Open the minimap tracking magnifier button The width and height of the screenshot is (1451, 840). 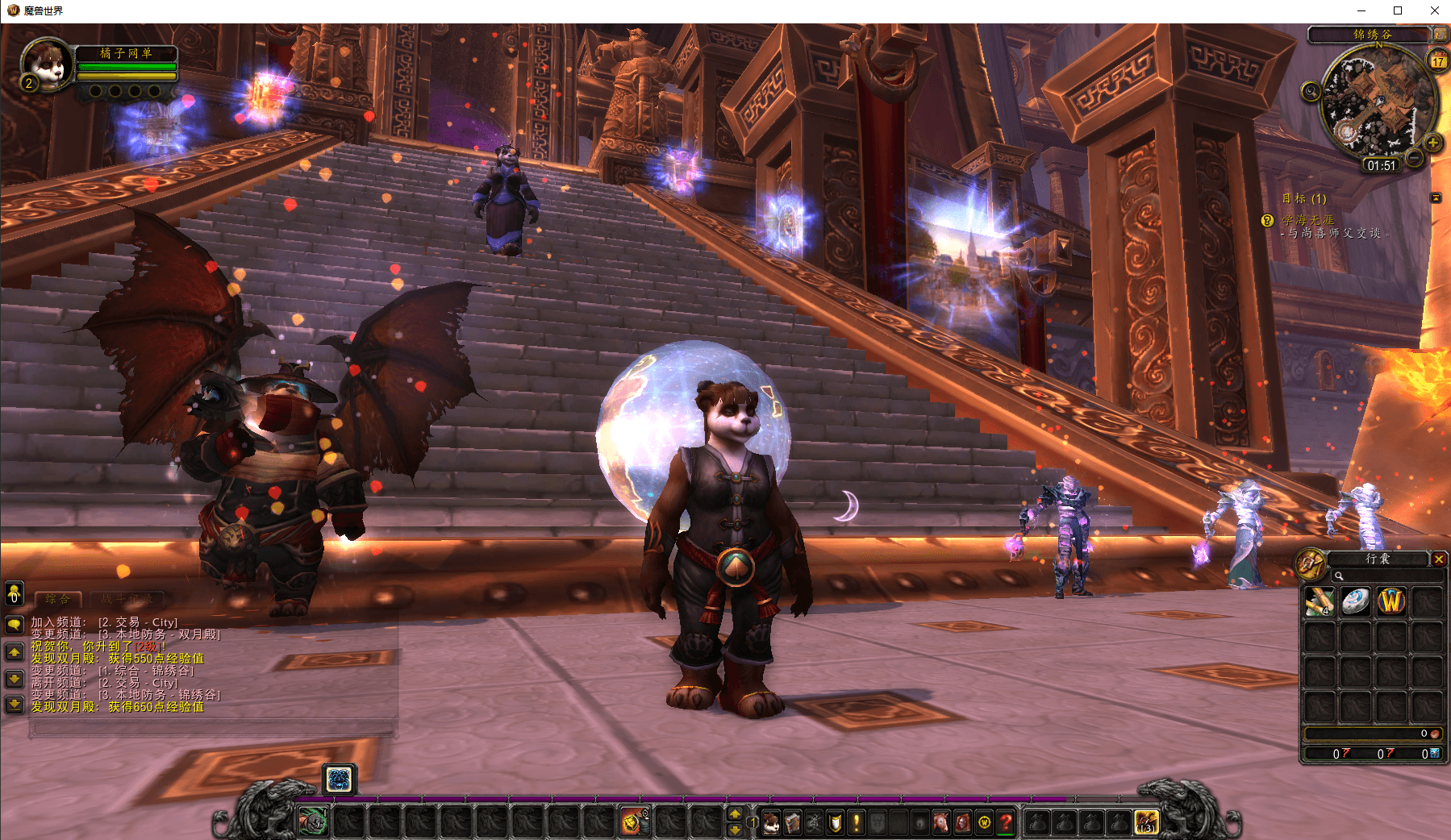(1311, 92)
